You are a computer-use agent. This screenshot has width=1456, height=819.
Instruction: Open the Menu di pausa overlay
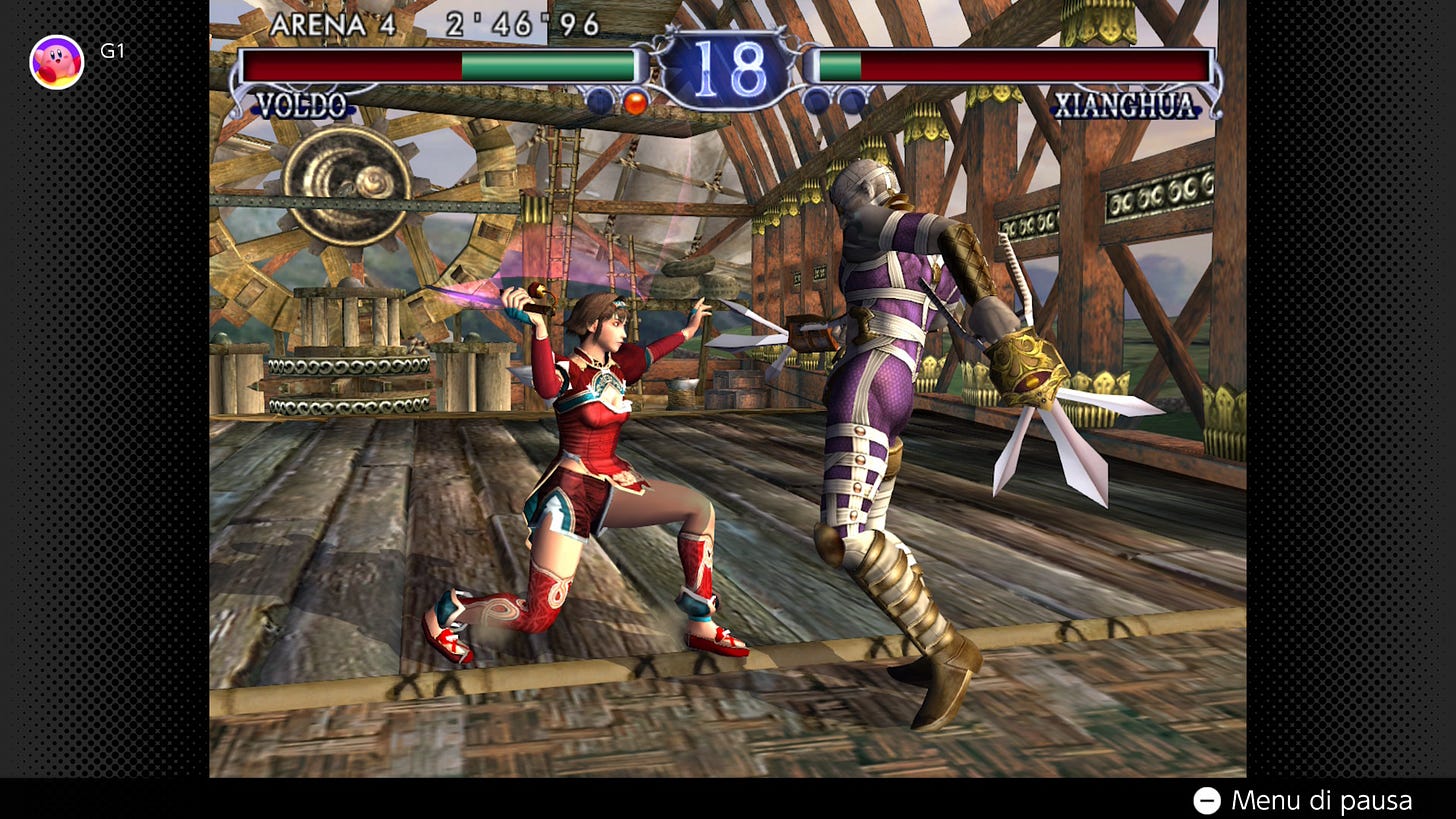[x=1302, y=800]
